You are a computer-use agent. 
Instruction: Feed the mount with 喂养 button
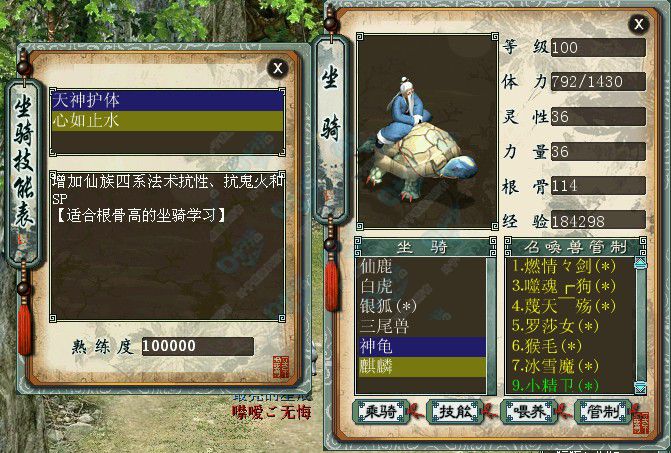pos(527,411)
